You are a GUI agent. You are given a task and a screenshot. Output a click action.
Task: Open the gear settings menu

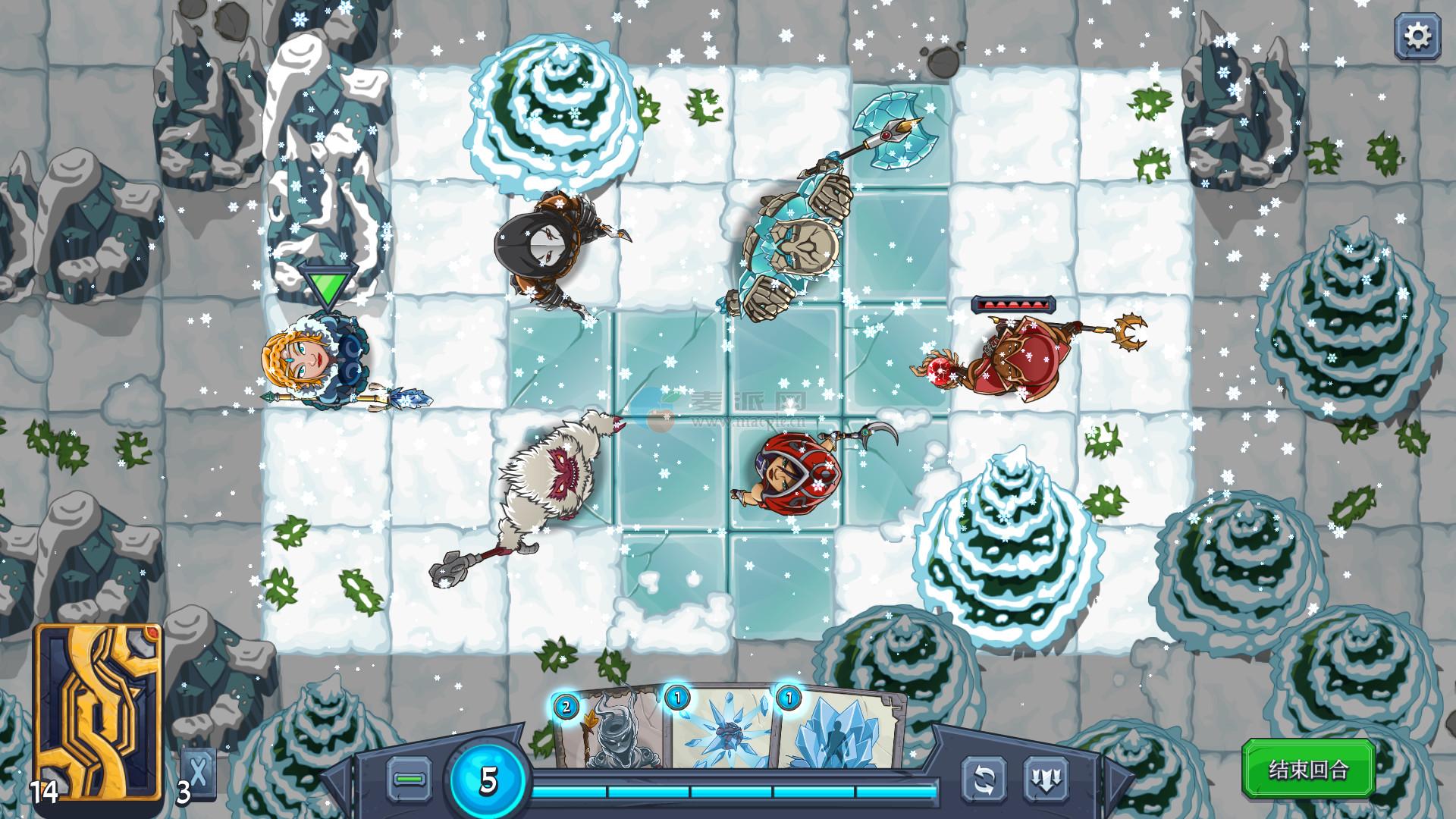(1417, 36)
